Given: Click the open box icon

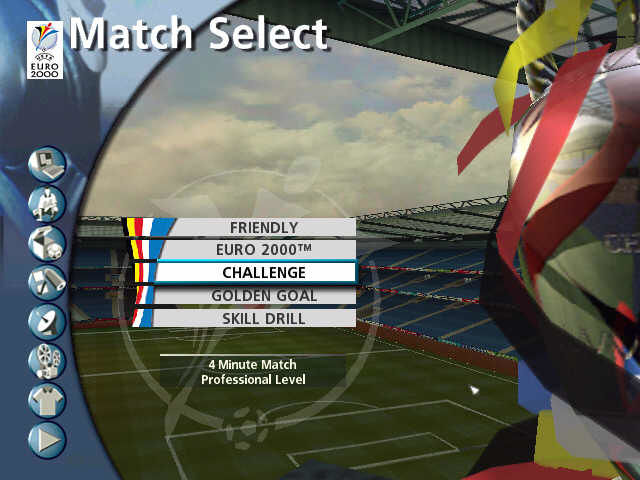Looking at the screenshot, I should click(47, 242).
